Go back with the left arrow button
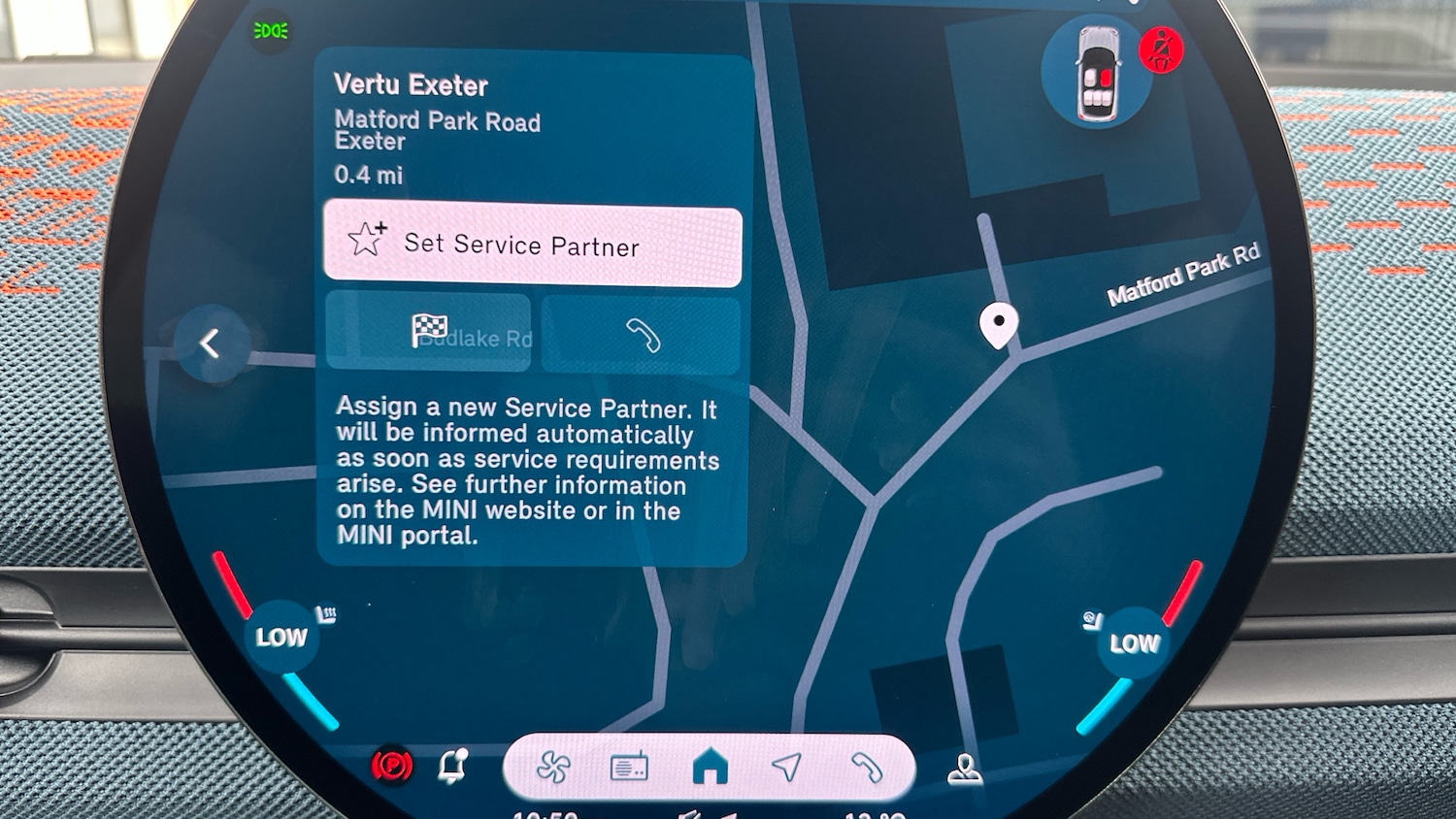This screenshot has width=1456, height=819. [210, 343]
